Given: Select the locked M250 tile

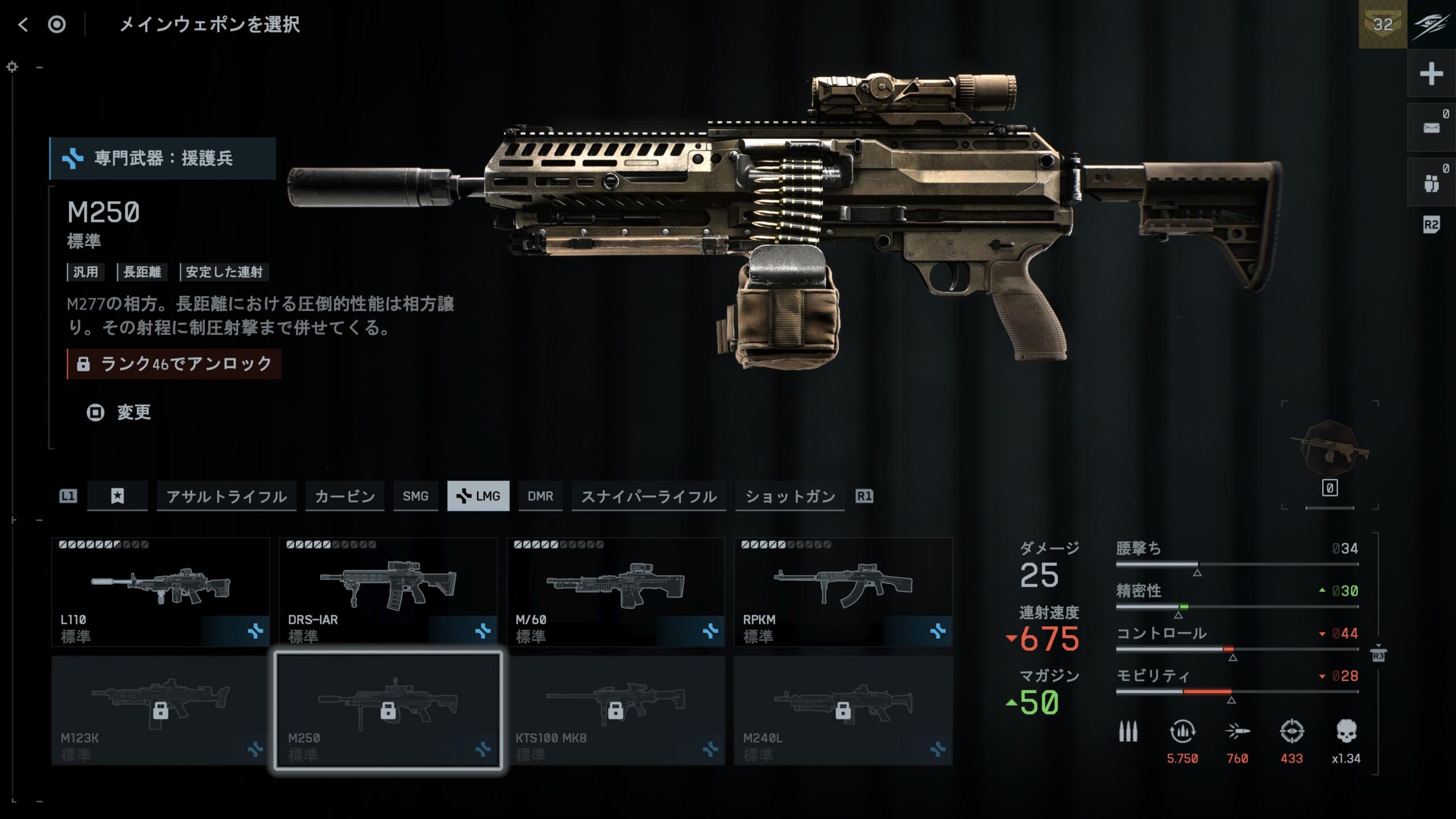Looking at the screenshot, I should coord(388,710).
